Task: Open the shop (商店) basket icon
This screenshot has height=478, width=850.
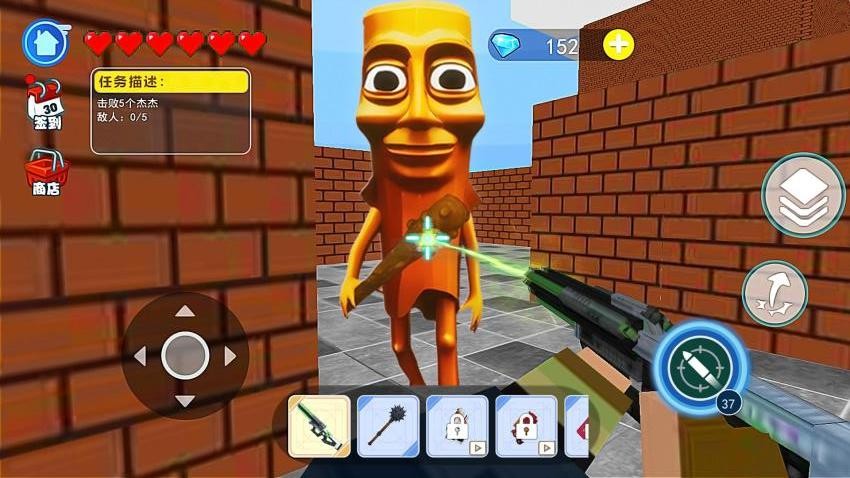Action: pos(46,172)
